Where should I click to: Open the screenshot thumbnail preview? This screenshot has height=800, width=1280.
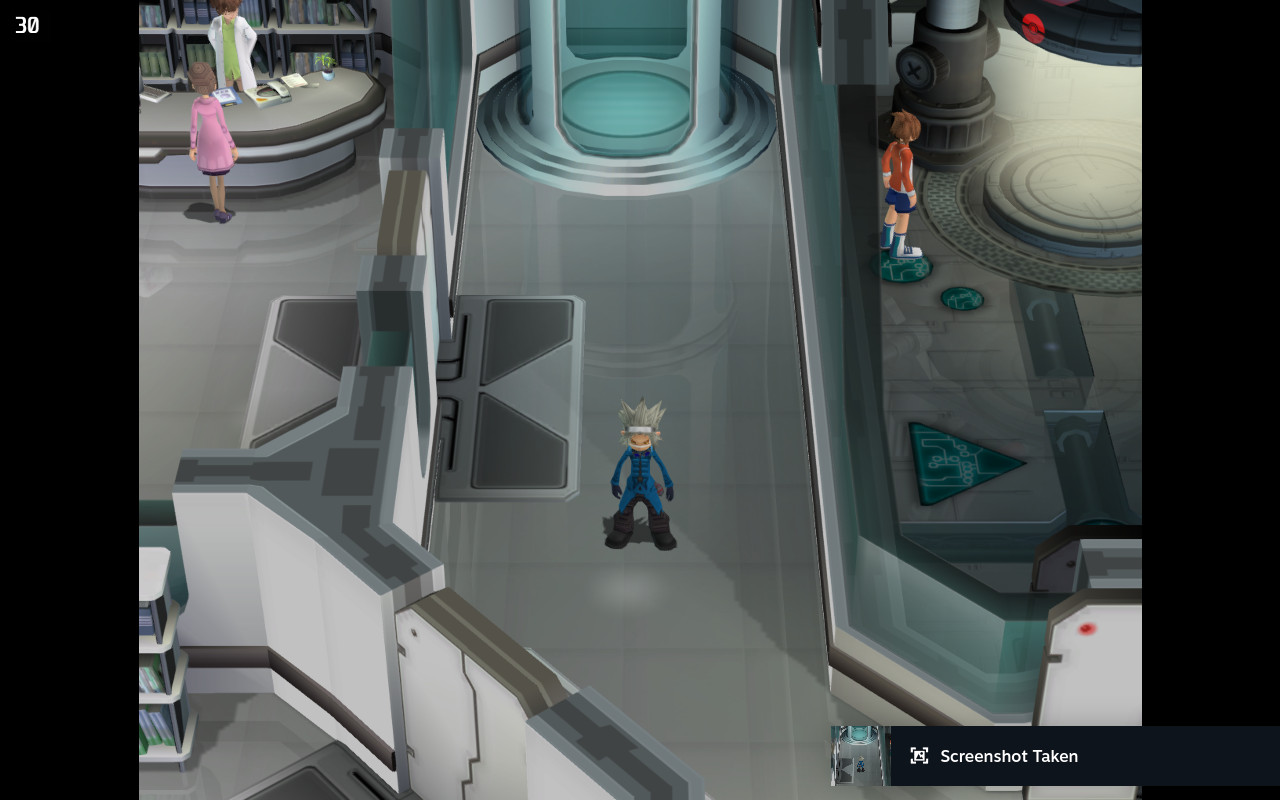pyautogui.click(x=858, y=756)
